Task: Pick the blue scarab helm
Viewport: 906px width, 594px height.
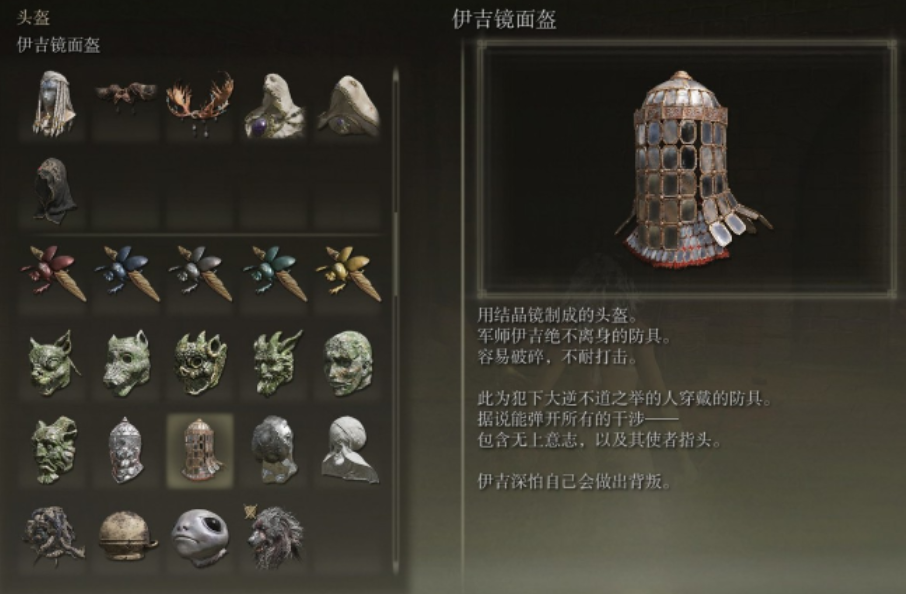Action: 126,271
